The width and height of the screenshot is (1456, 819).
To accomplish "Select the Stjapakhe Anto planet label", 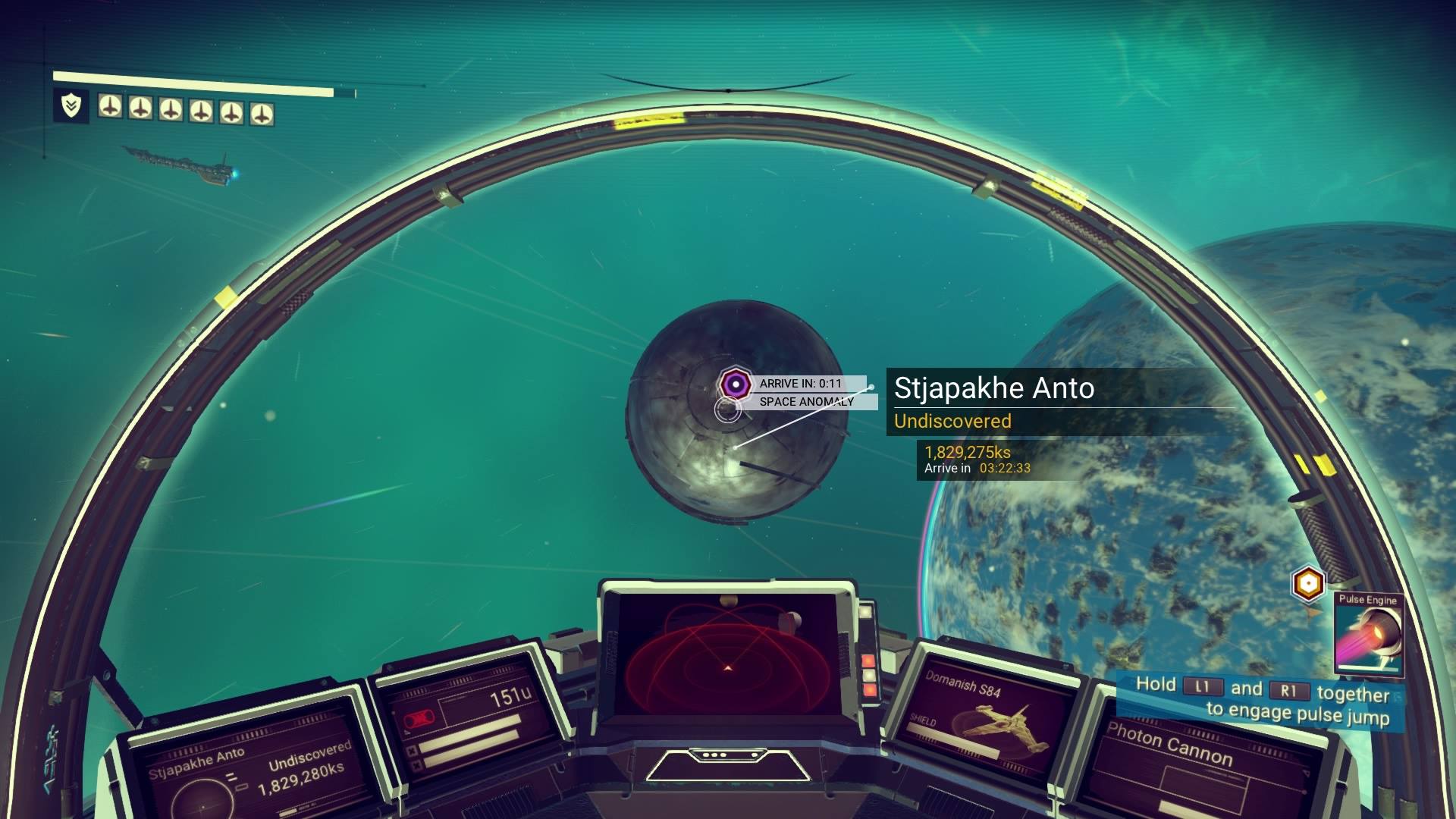I will coord(994,388).
